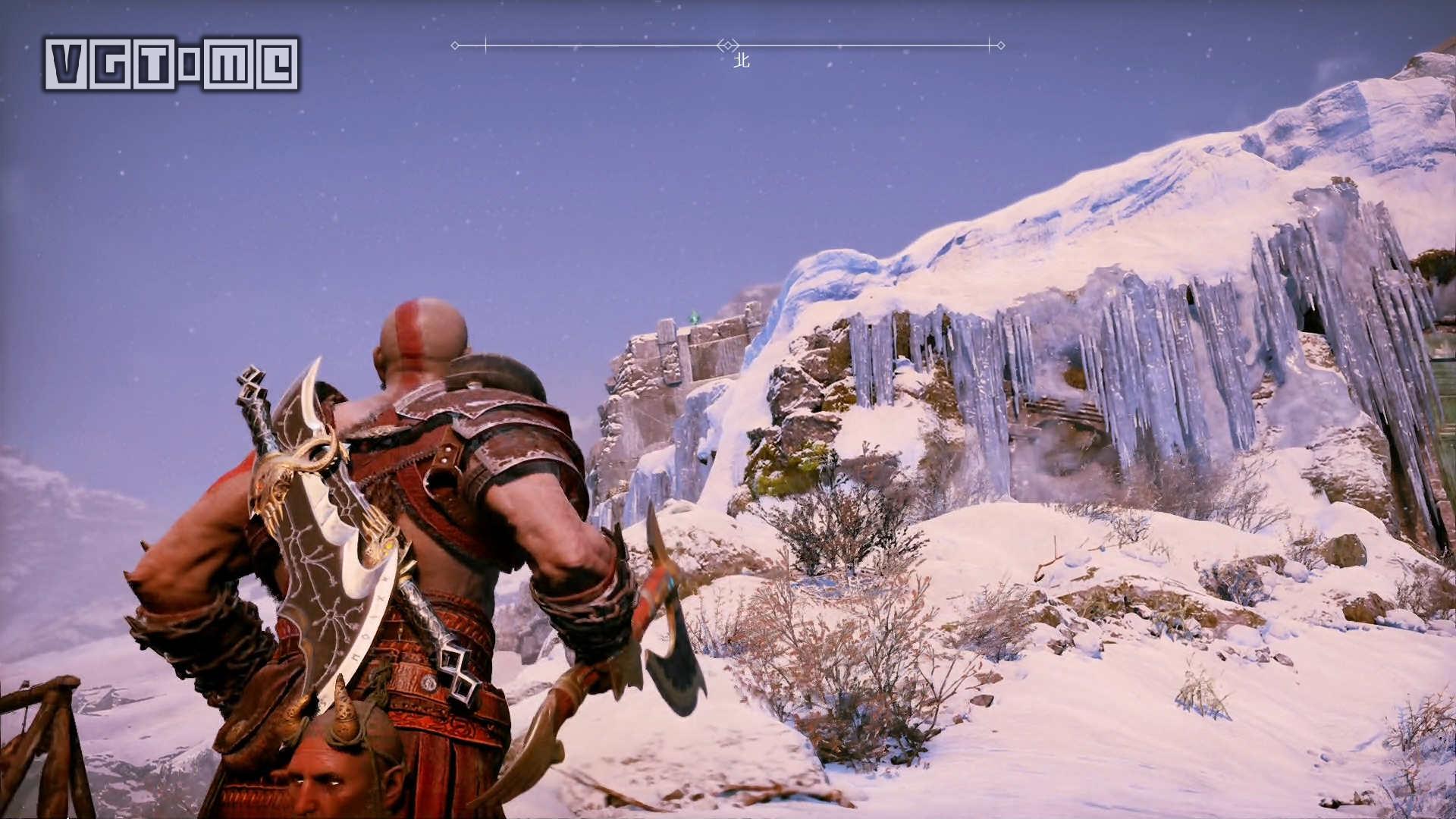Image resolution: width=1456 pixels, height=819 pixels.
Task: Click the VGTIME watermark logo
Action: click(x=171, y=64)
